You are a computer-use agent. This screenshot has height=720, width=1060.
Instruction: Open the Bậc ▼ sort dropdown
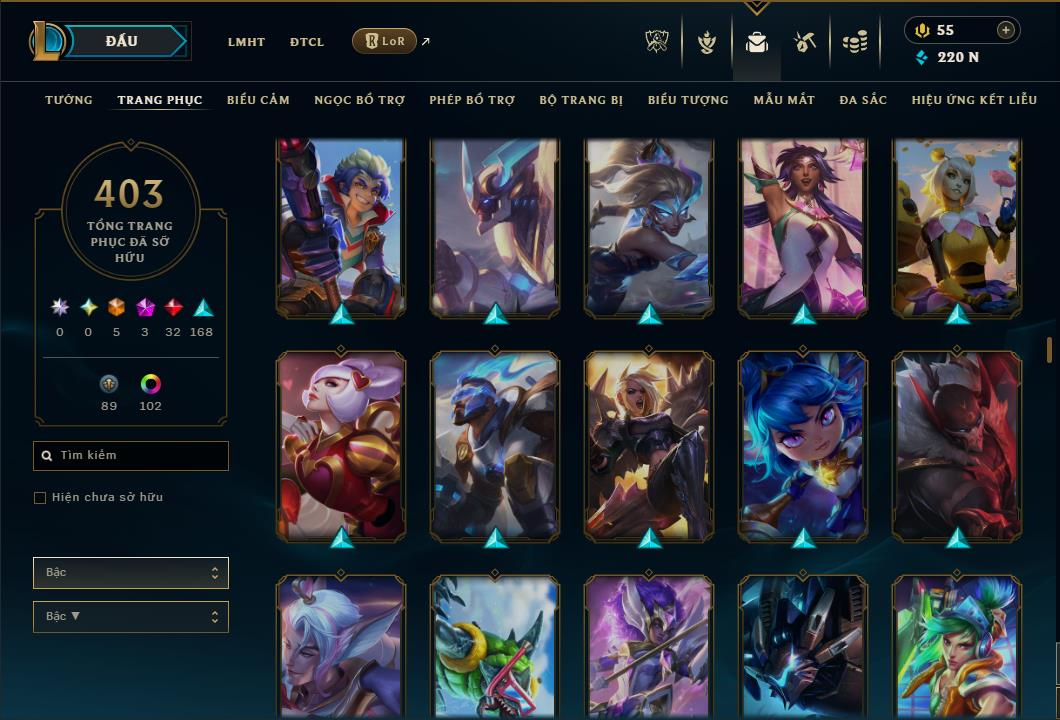(x=131, y=616)
